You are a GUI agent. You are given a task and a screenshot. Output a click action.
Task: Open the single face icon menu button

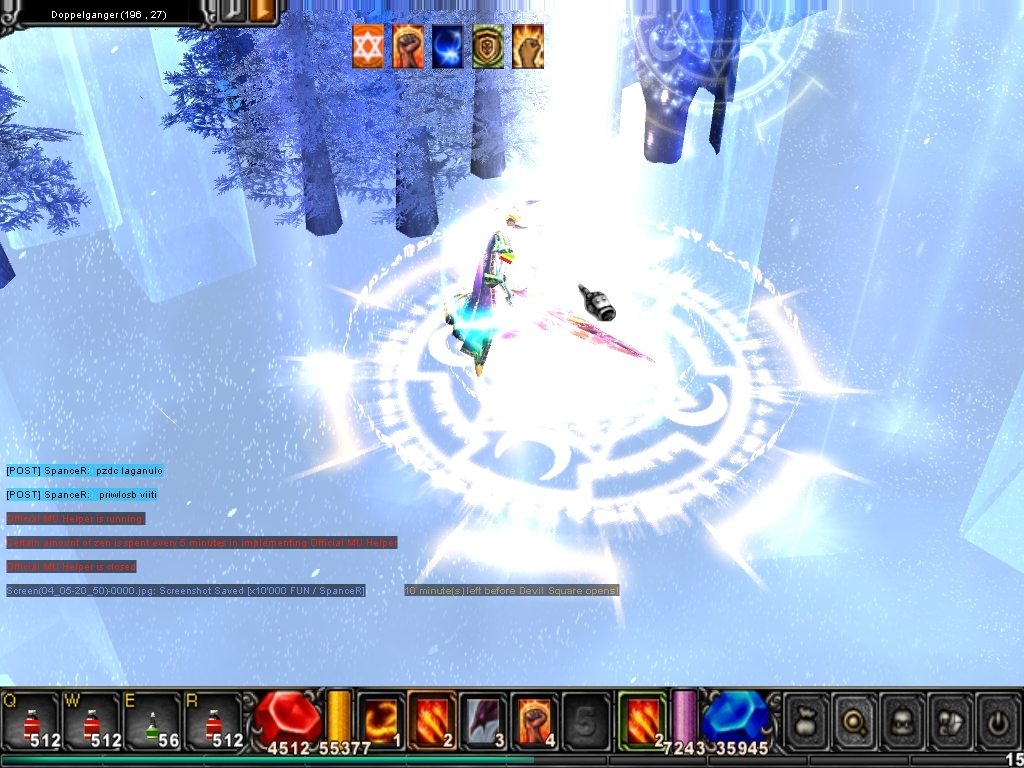(x=902, y=720)
